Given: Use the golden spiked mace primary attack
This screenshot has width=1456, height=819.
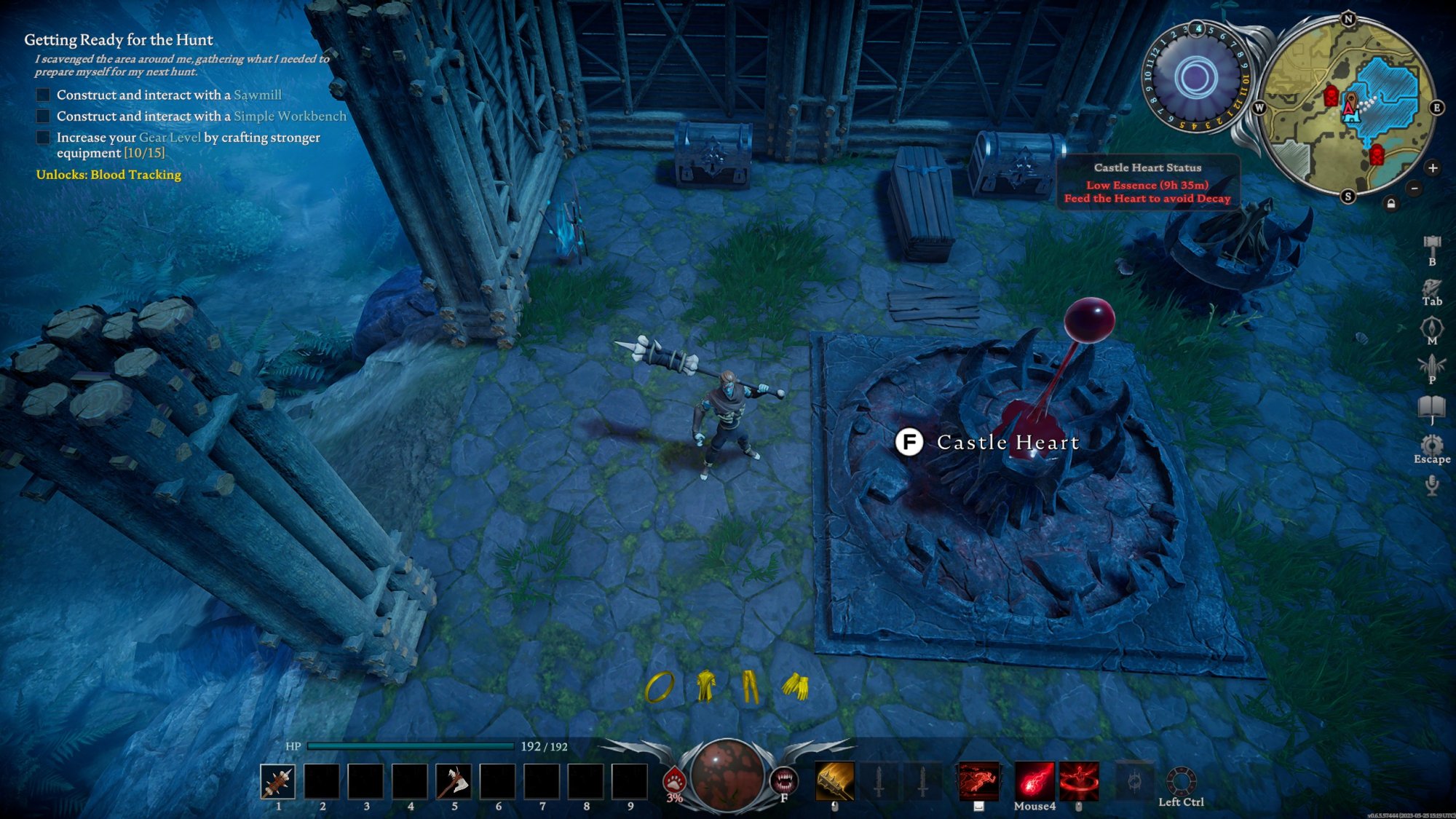Looking at the screenshot, I should 835,780.
